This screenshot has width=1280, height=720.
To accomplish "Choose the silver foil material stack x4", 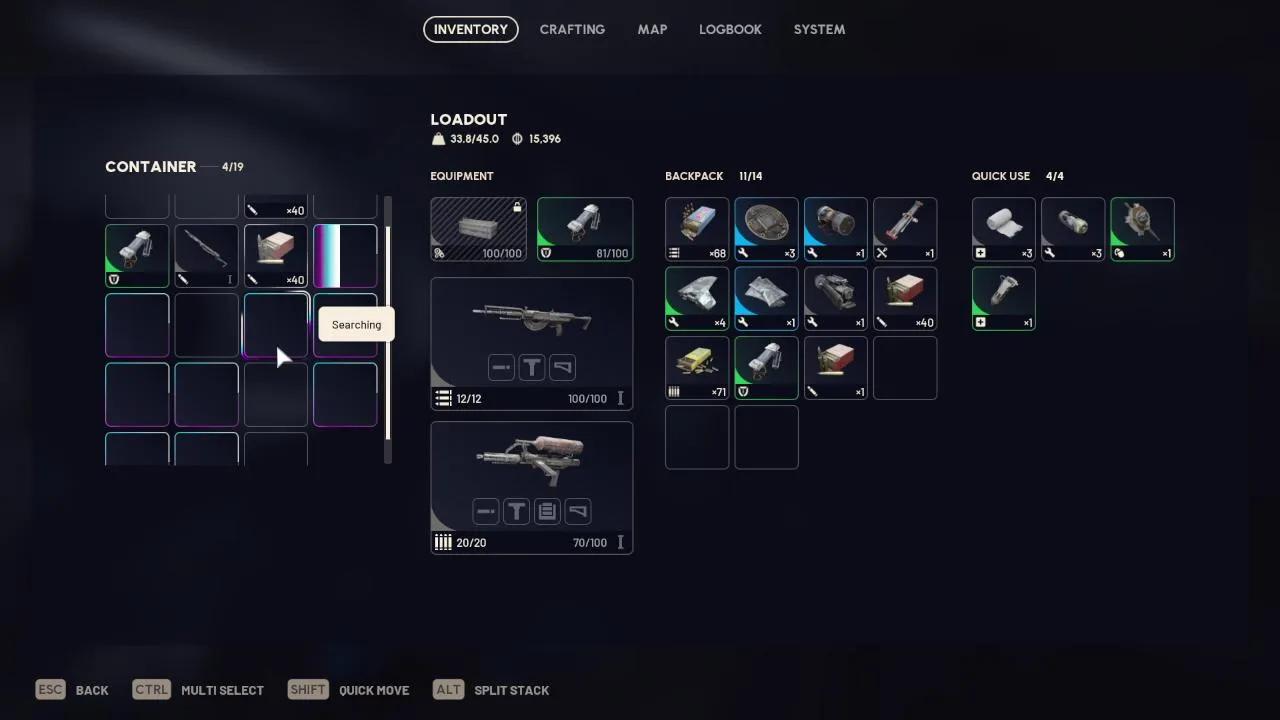I will [697, 298].
